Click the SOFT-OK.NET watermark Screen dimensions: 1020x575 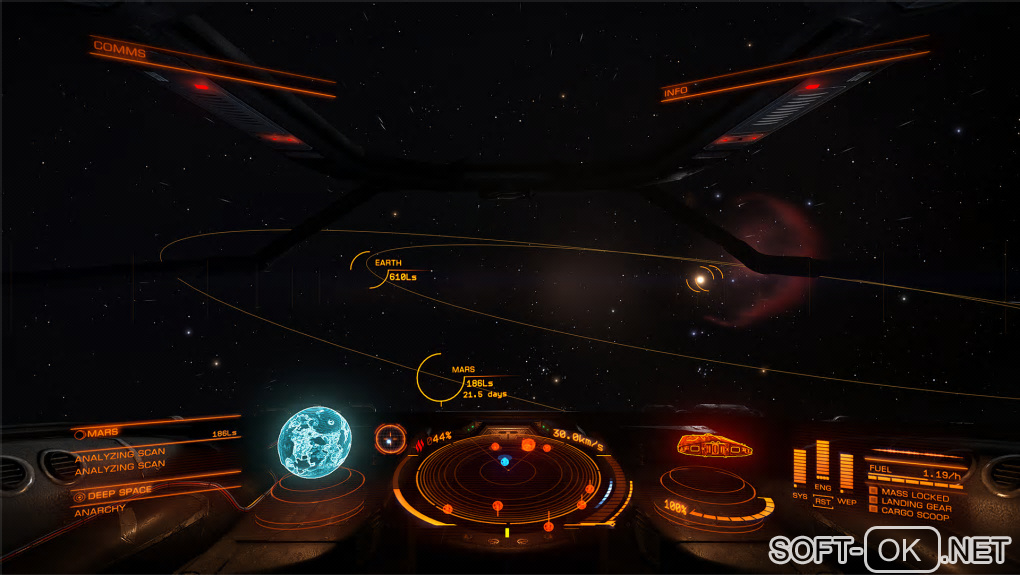tap(892, 549)
